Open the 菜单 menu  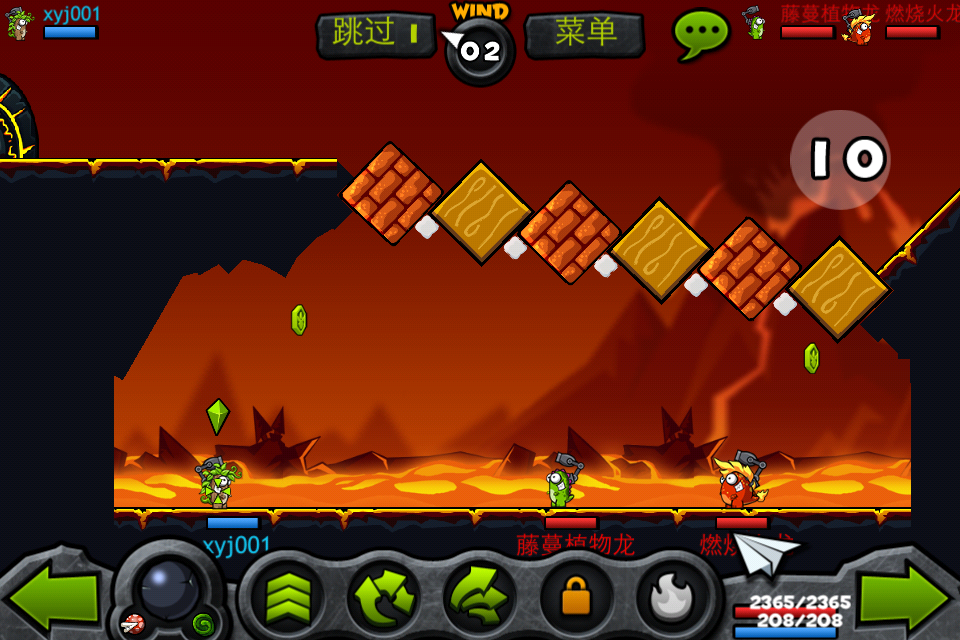click(x=584, y=34)
